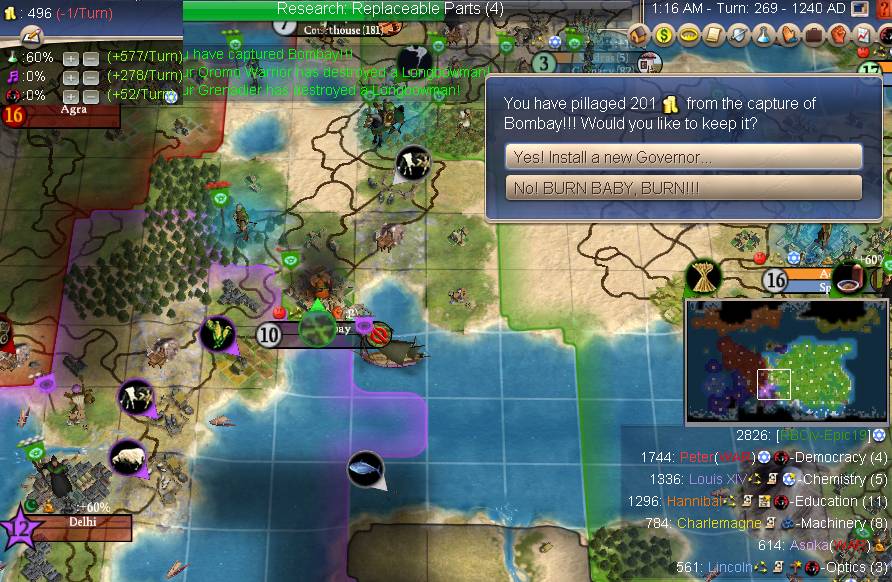
Task: Open the civics advisor ring icon
Action: click(689, 35)
